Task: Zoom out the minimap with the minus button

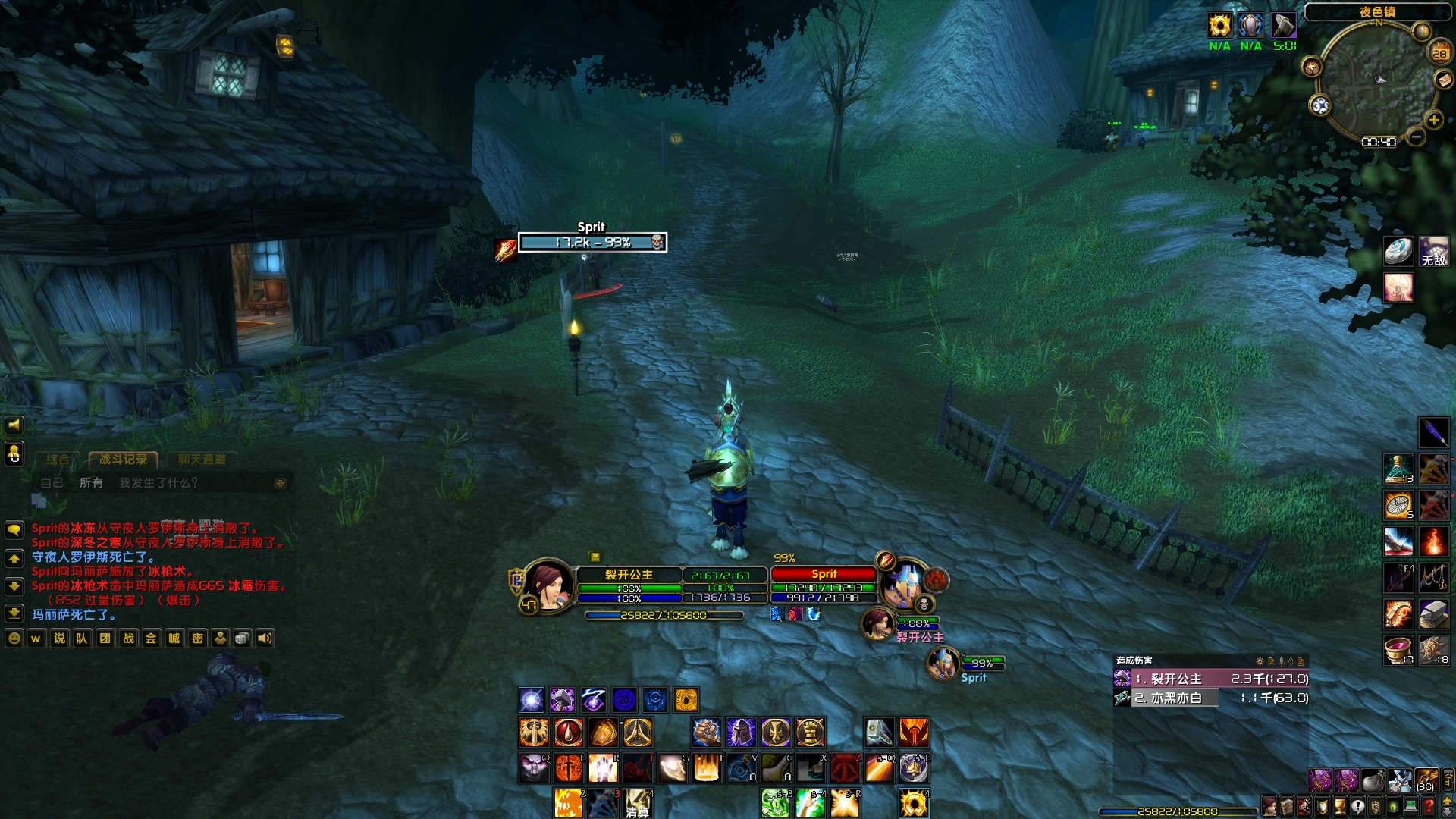Action: [1415, 137]
